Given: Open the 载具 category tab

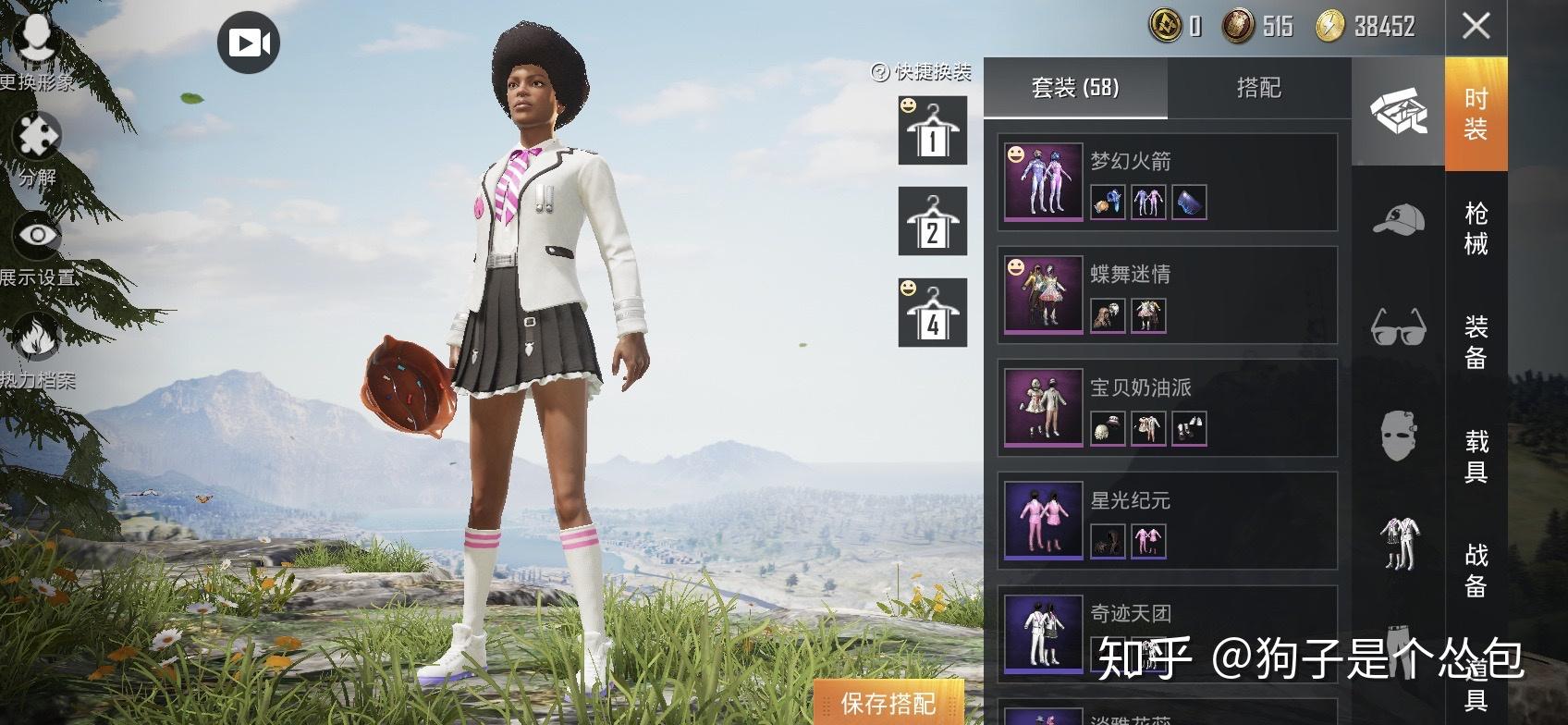Looking at the screenshot, I should pyautogui.click(x=1476, y=456).
